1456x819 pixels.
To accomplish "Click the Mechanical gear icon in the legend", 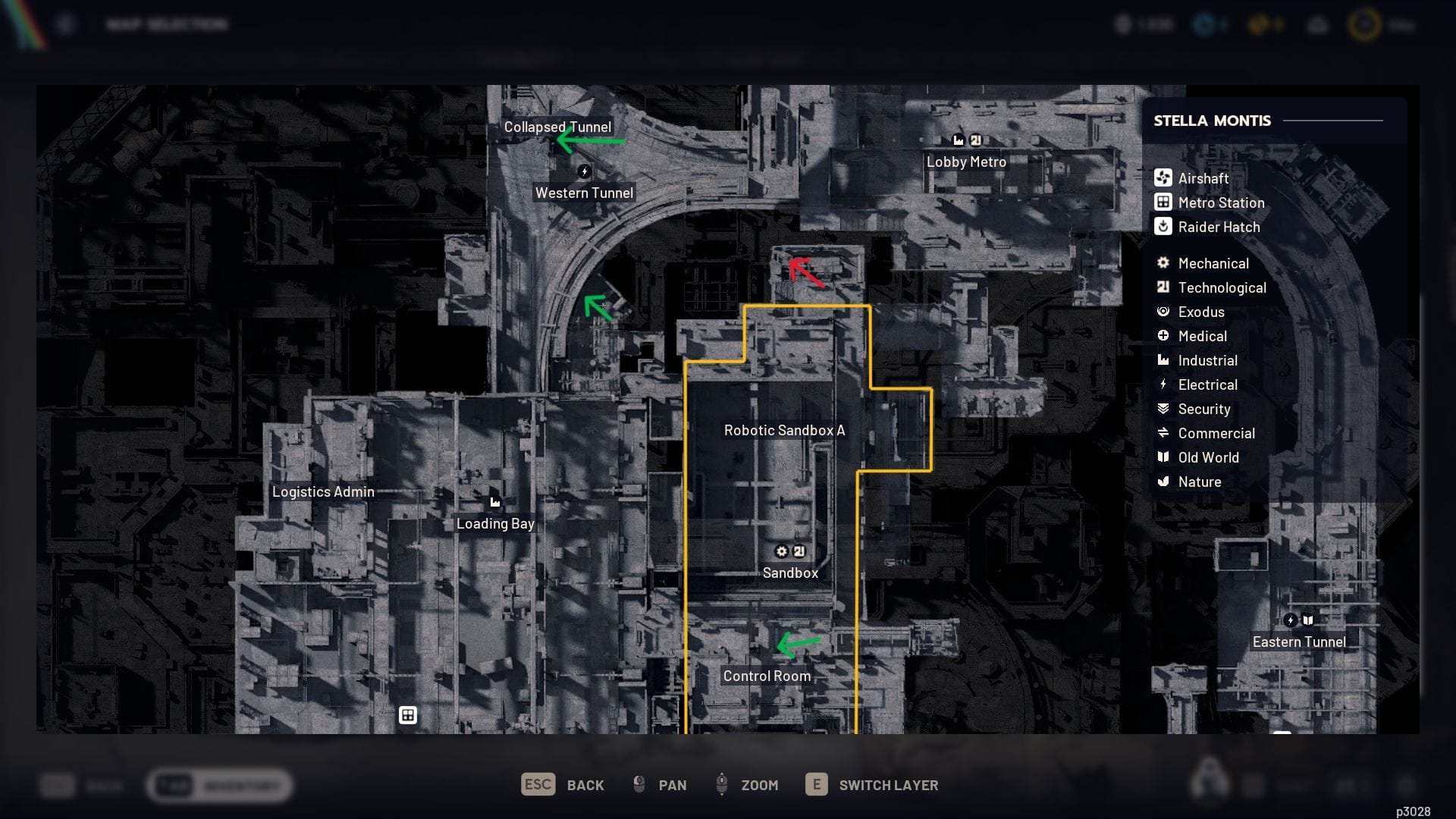I will point(1163,263).
